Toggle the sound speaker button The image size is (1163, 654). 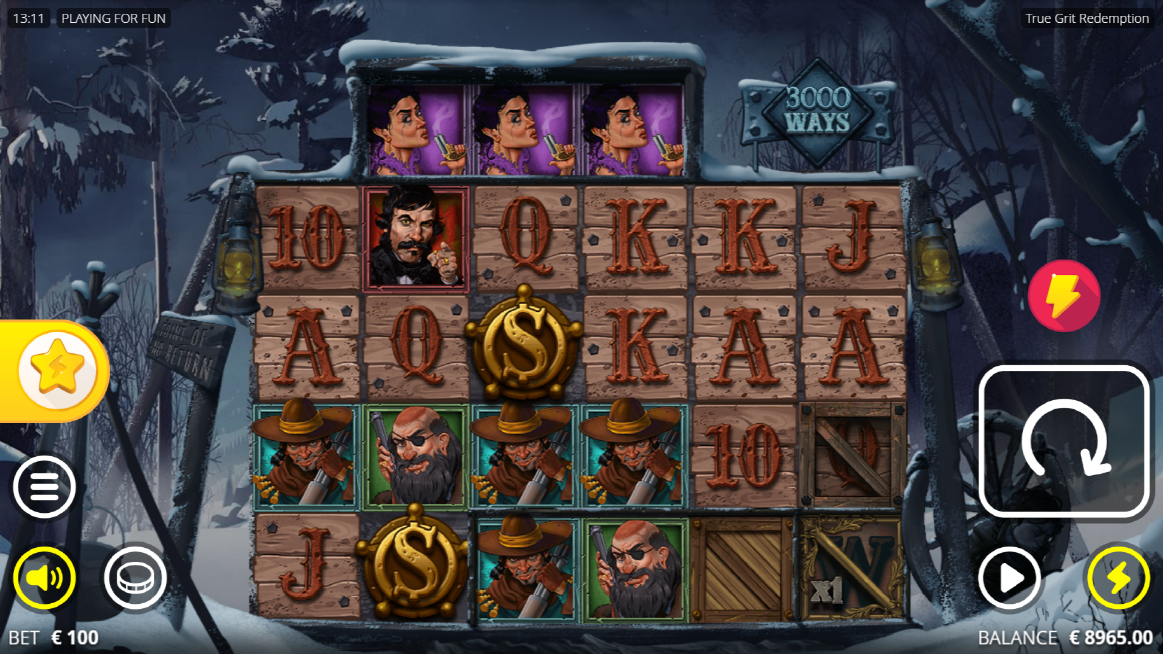click(x=44, y=578)
